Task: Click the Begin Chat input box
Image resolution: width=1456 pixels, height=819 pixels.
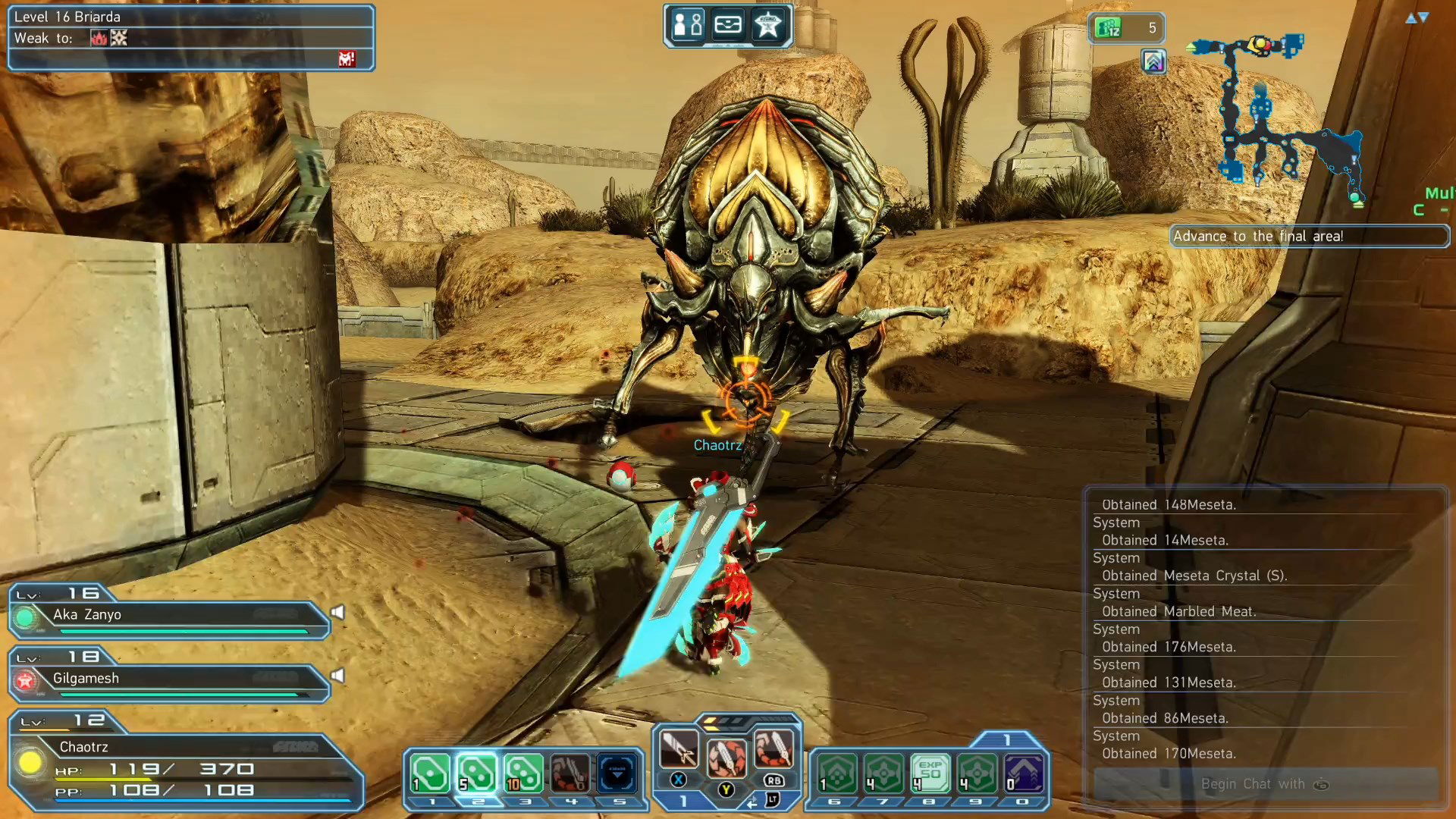Action: click(1265, 784)
